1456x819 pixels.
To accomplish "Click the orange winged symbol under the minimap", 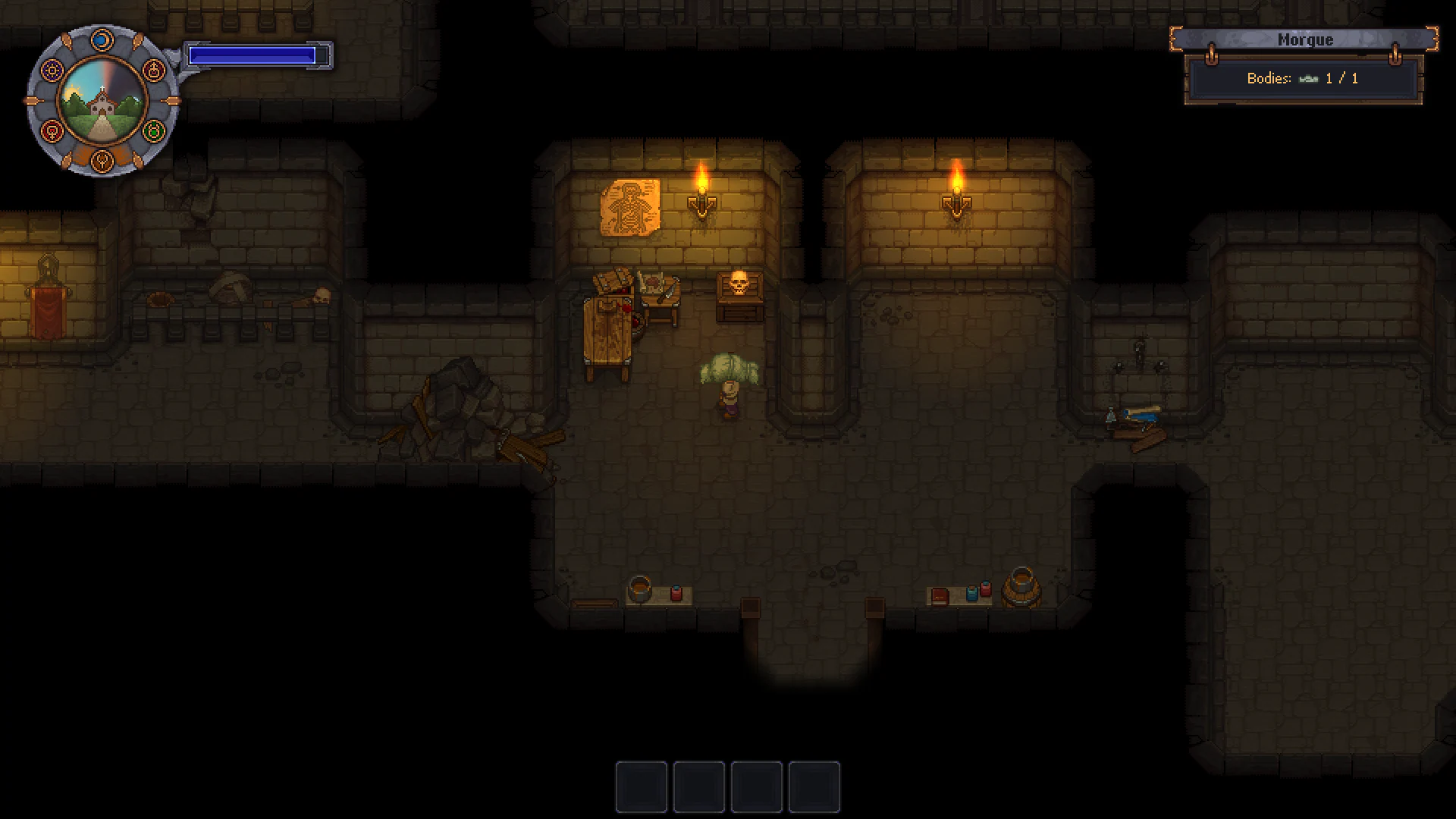I will click(x=102, y=161).
